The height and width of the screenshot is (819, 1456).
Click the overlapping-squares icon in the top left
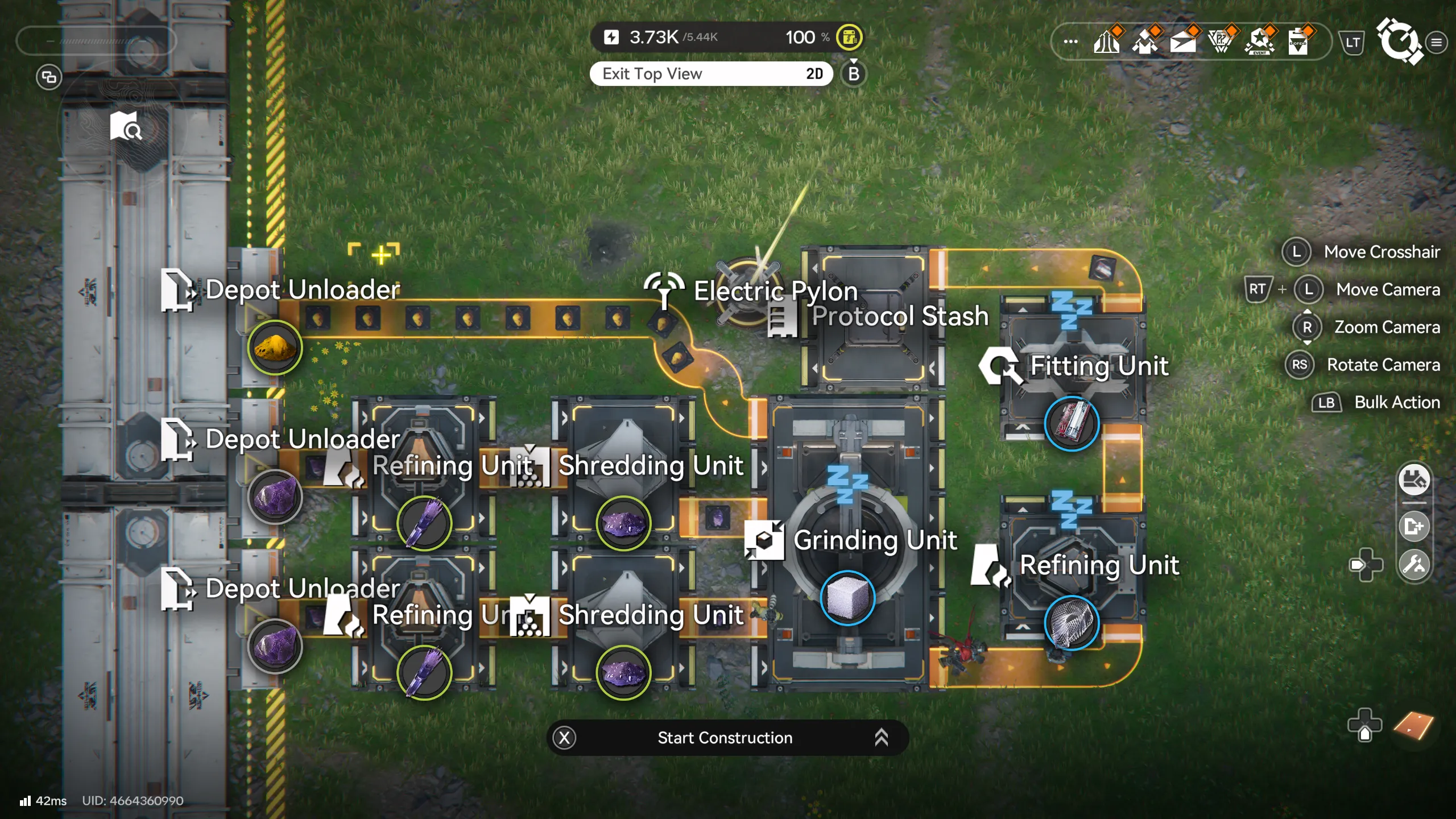click(49, 77)
